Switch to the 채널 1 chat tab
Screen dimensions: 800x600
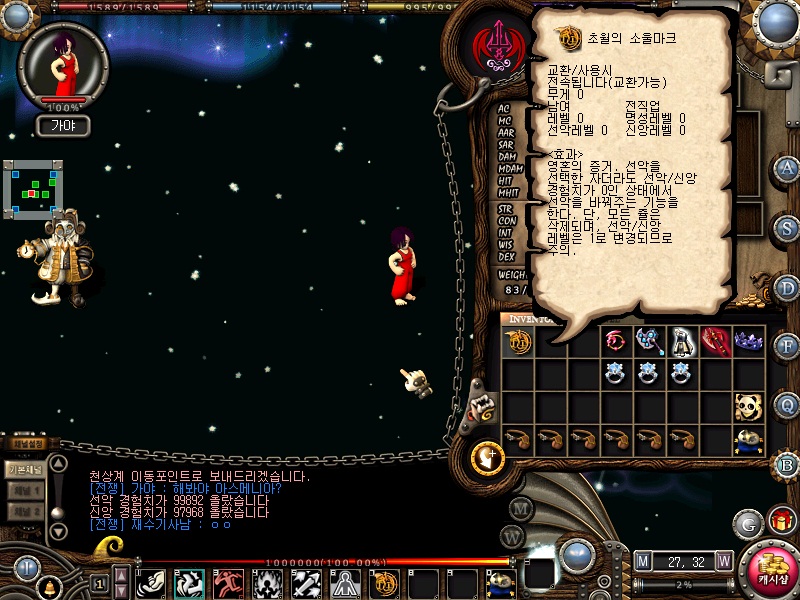(x=25, y=491)
